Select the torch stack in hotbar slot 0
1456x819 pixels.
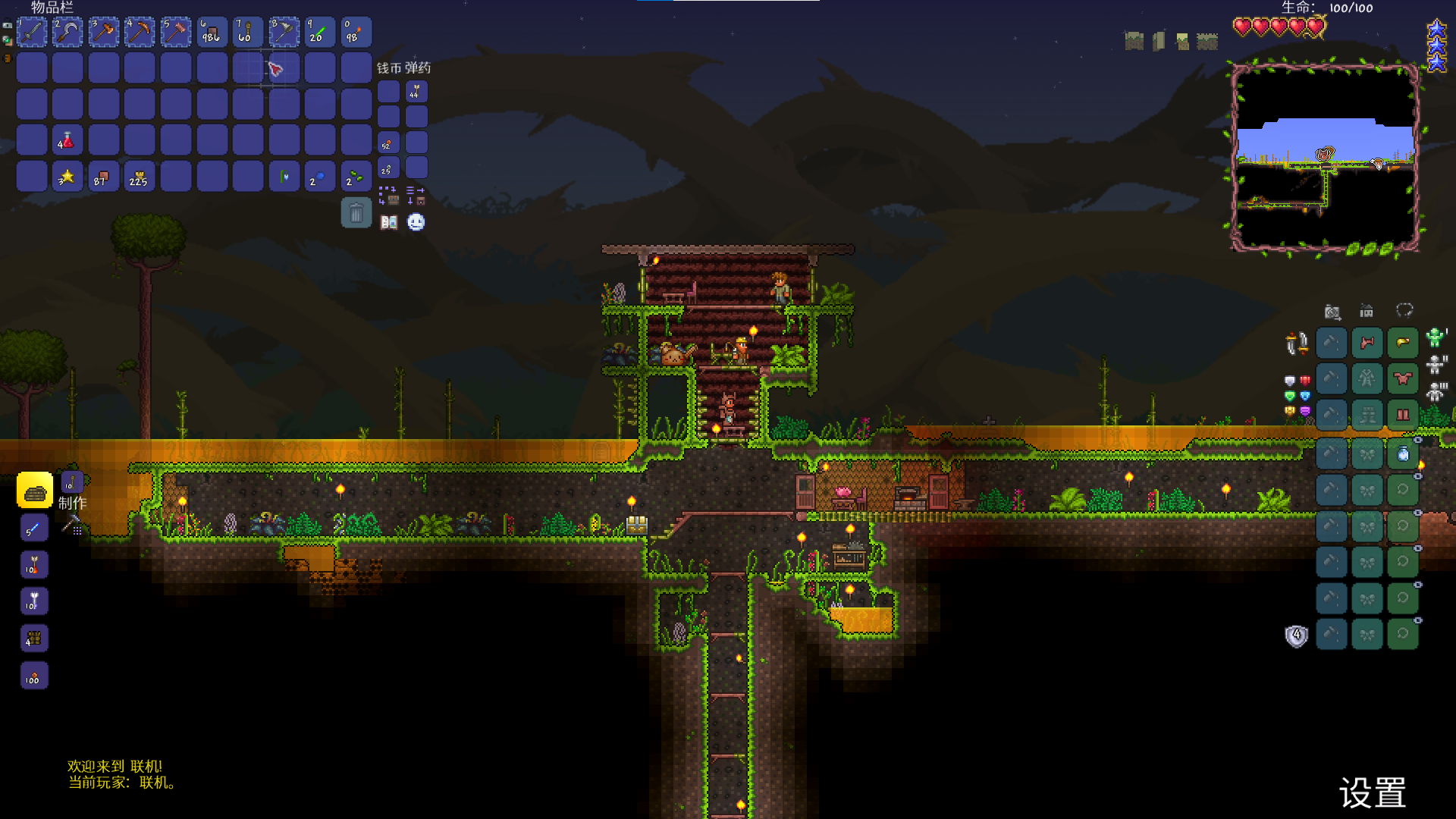[356, 33]
